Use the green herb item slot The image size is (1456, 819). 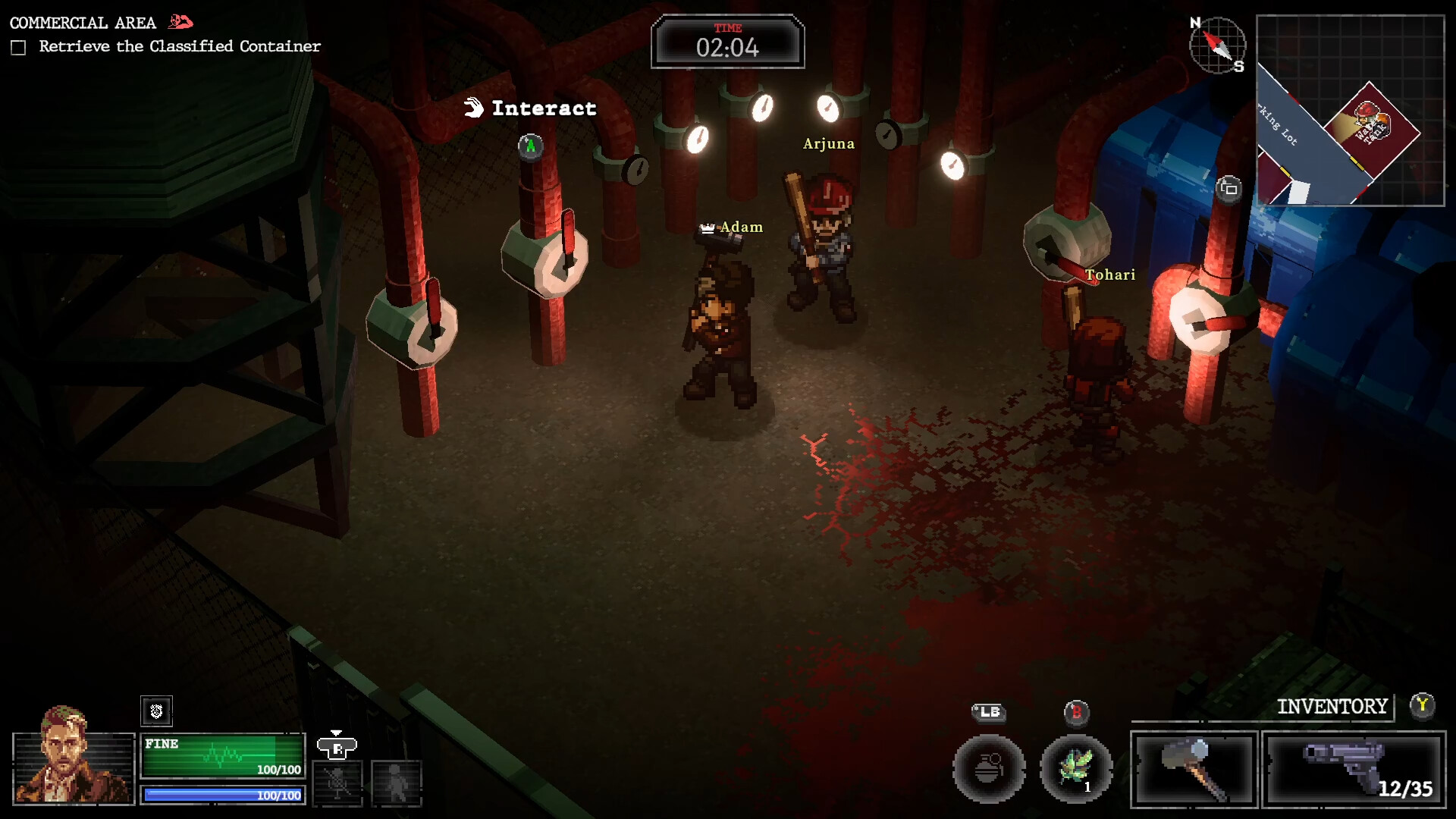(x=1075, y=769)
